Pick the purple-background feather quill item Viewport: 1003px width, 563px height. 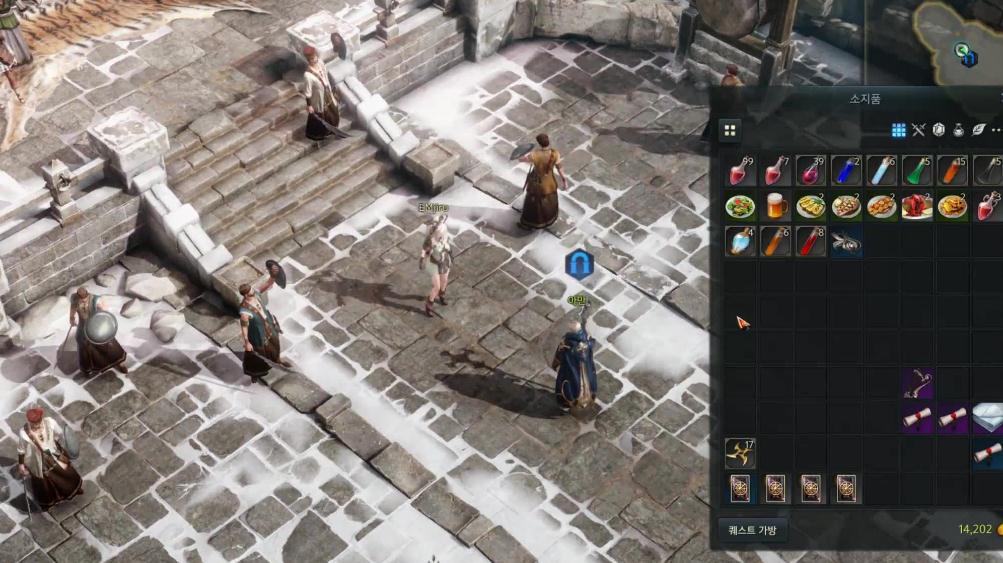point(917,382)
